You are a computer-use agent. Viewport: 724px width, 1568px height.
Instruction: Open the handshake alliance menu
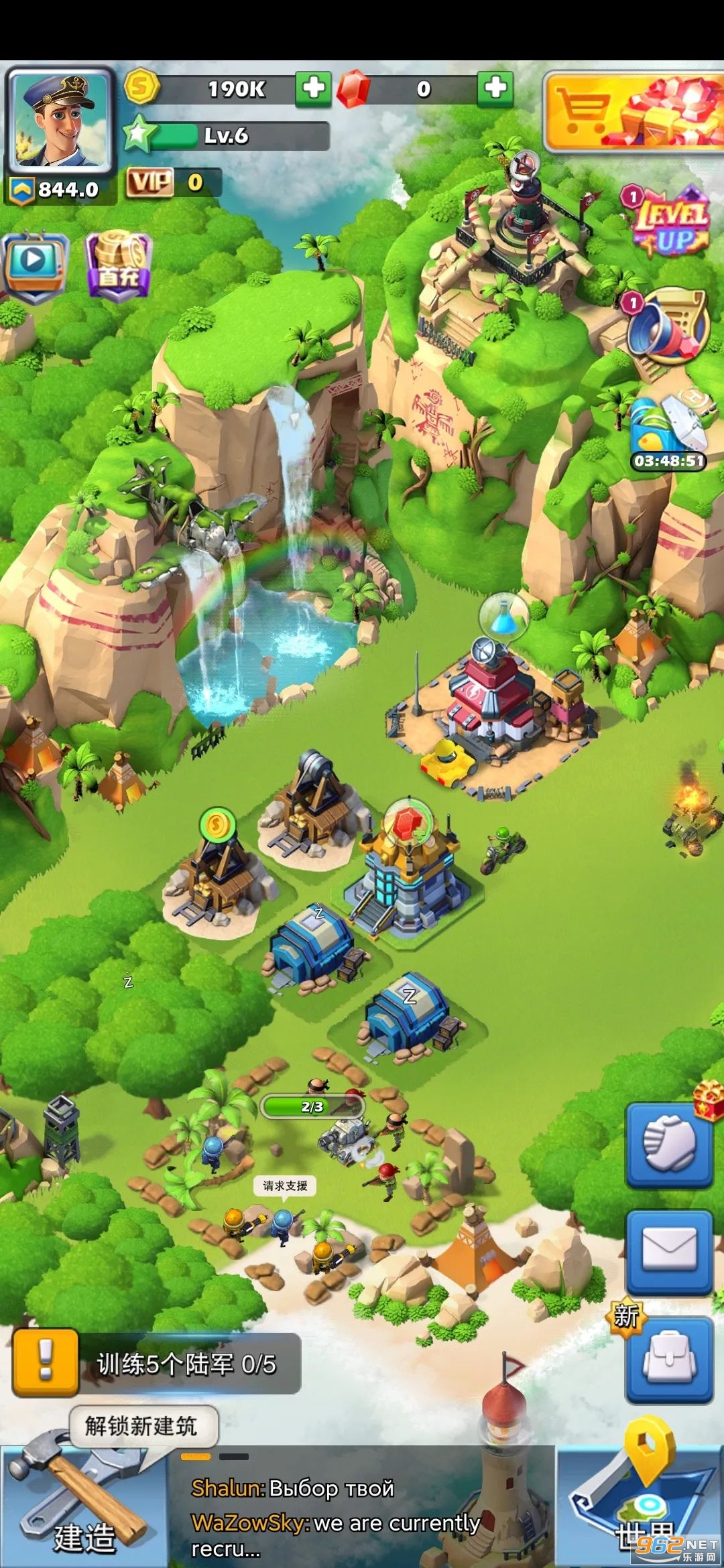668,1145
